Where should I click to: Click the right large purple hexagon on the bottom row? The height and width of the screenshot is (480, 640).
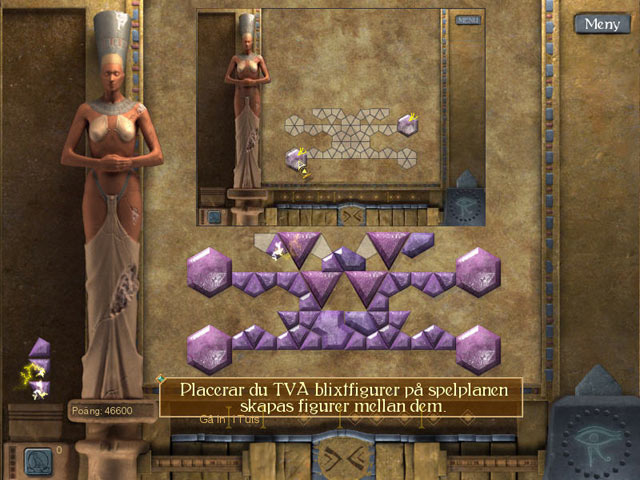point(477,348)
